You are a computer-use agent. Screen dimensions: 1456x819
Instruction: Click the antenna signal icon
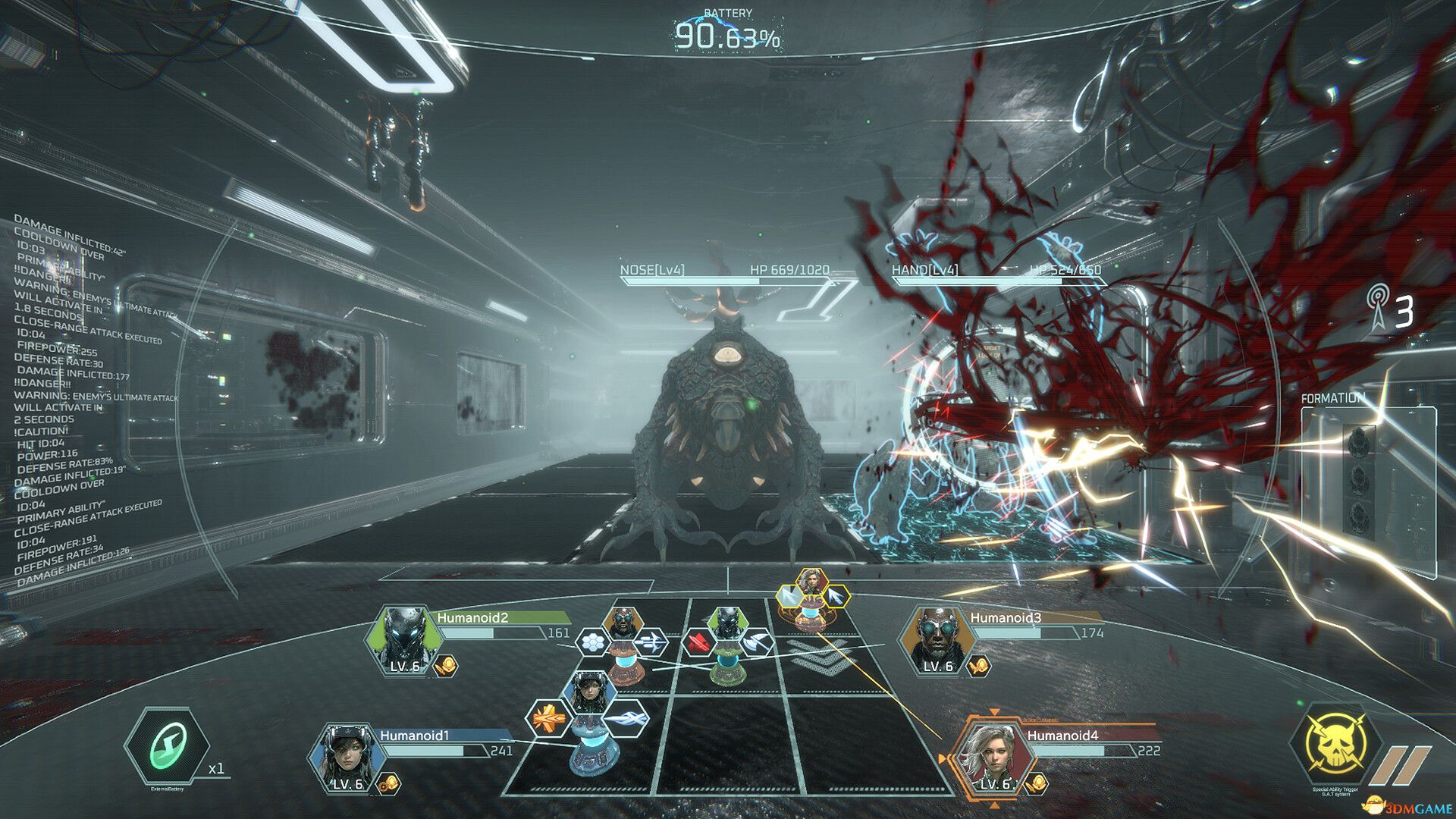[1379, 307]
